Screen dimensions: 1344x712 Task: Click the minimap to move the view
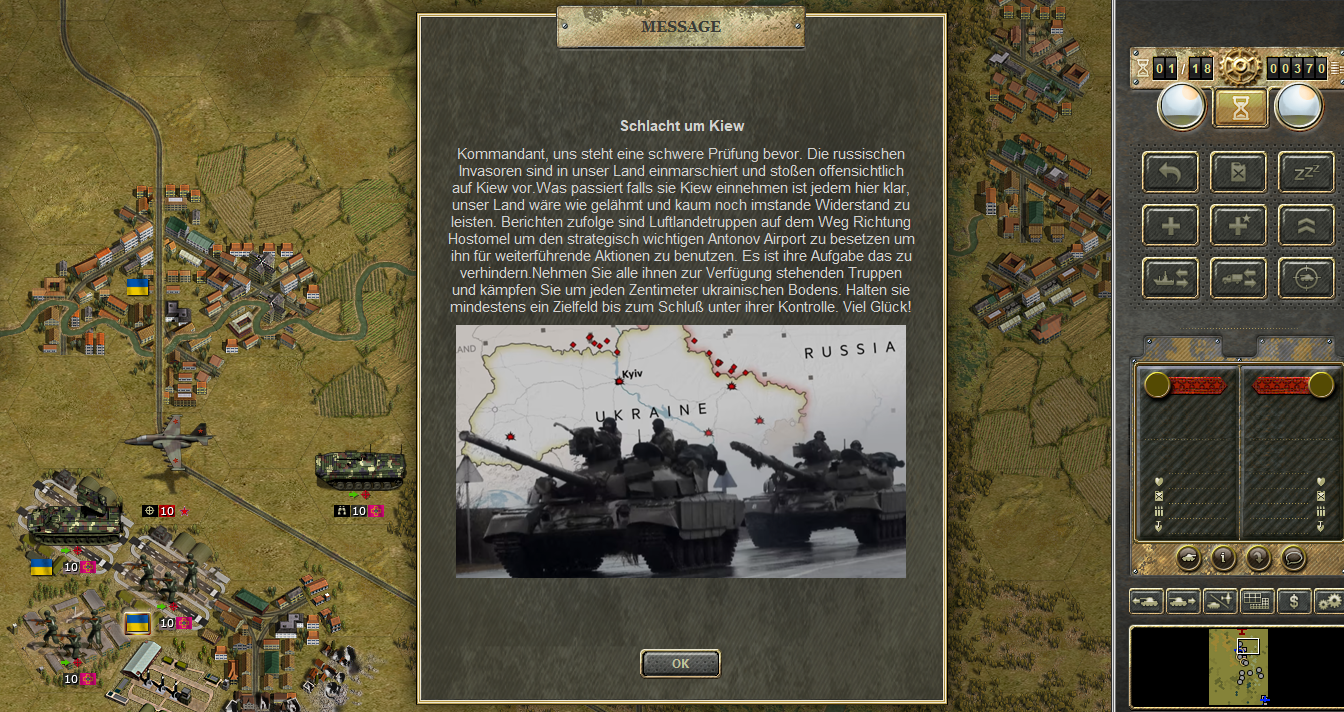[x=1238, y=666]
